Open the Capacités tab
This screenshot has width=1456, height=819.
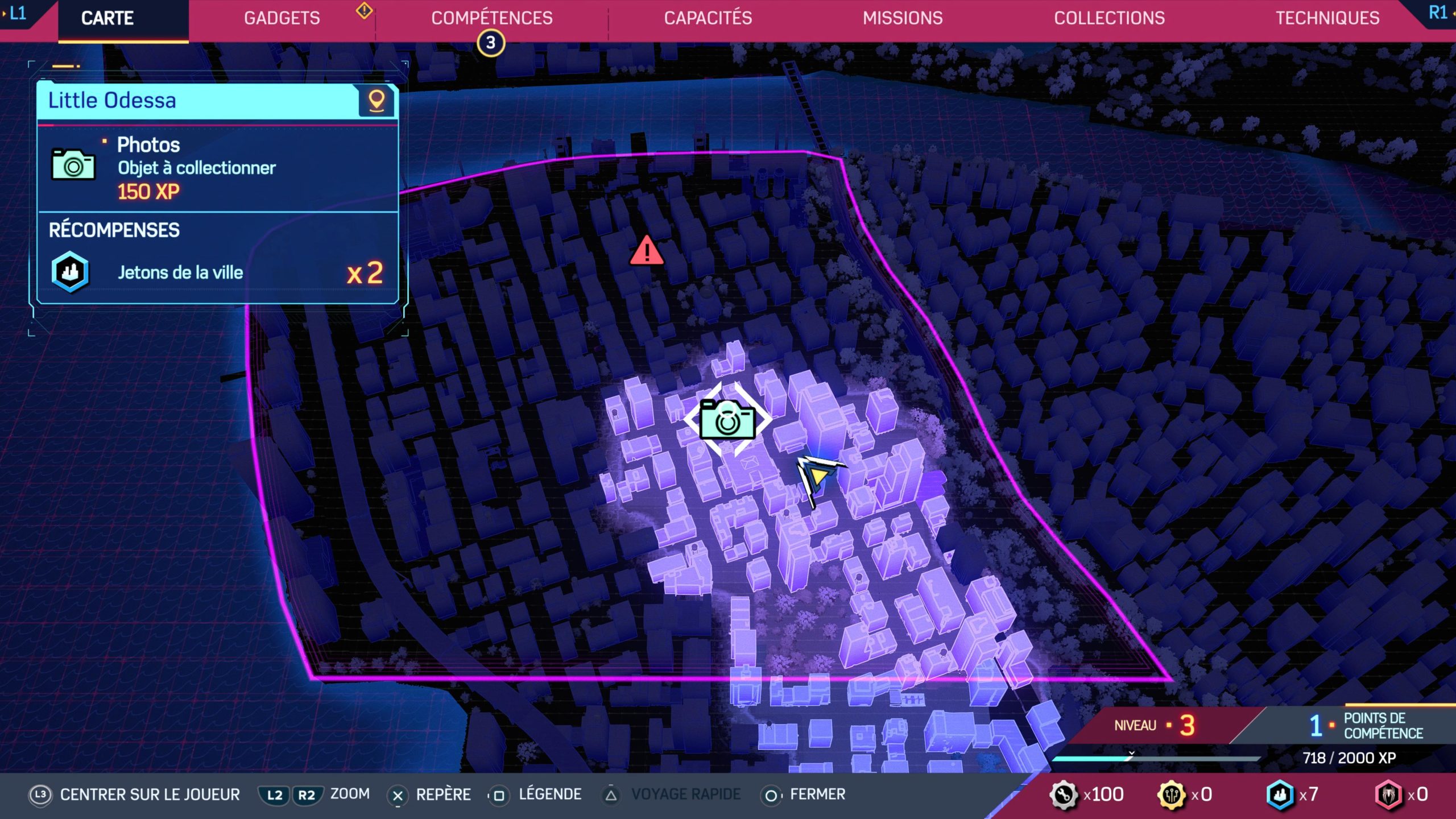708,18
